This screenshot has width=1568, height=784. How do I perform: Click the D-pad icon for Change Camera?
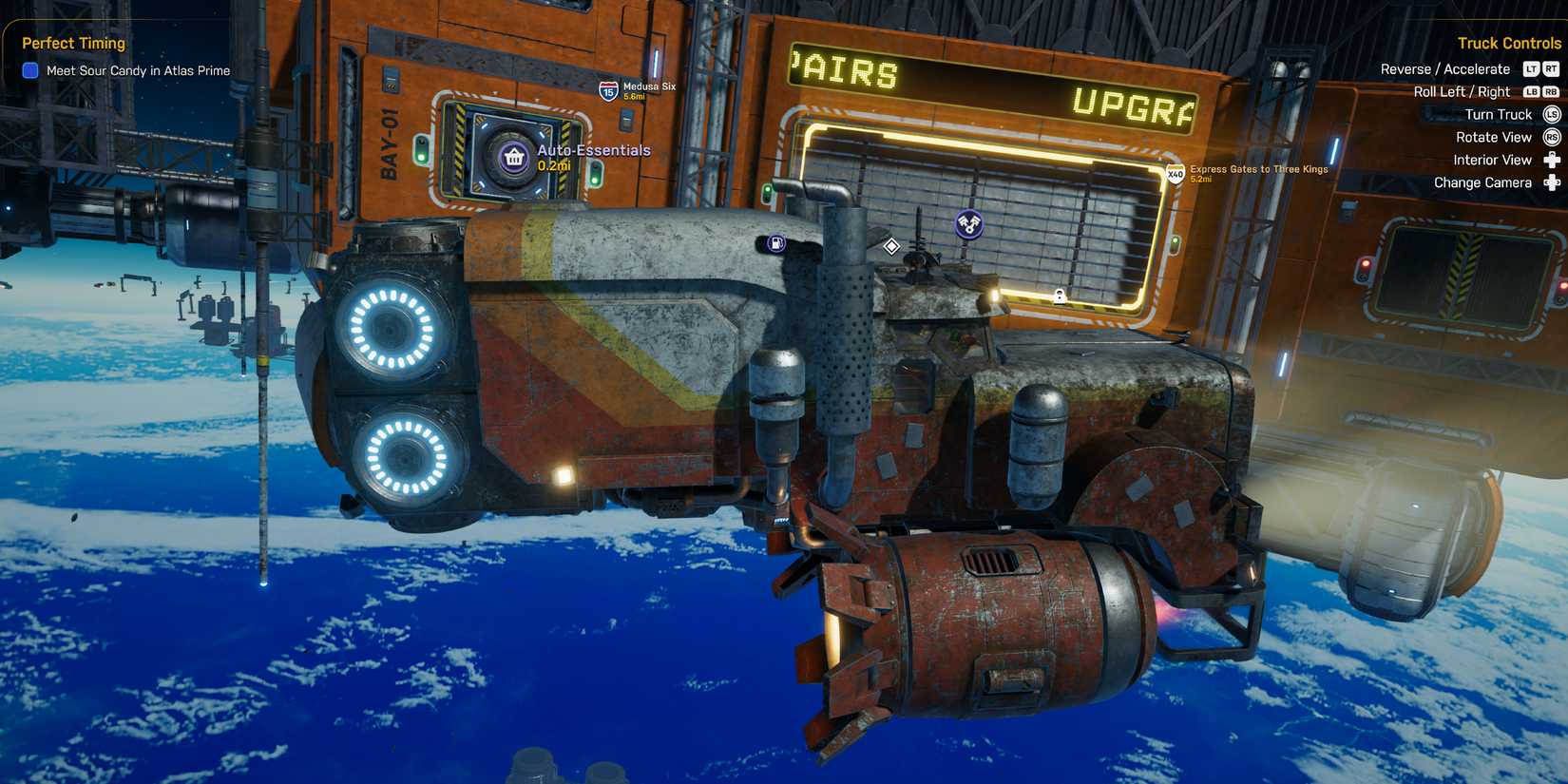pyautogui.click(x=1551, y=182)
